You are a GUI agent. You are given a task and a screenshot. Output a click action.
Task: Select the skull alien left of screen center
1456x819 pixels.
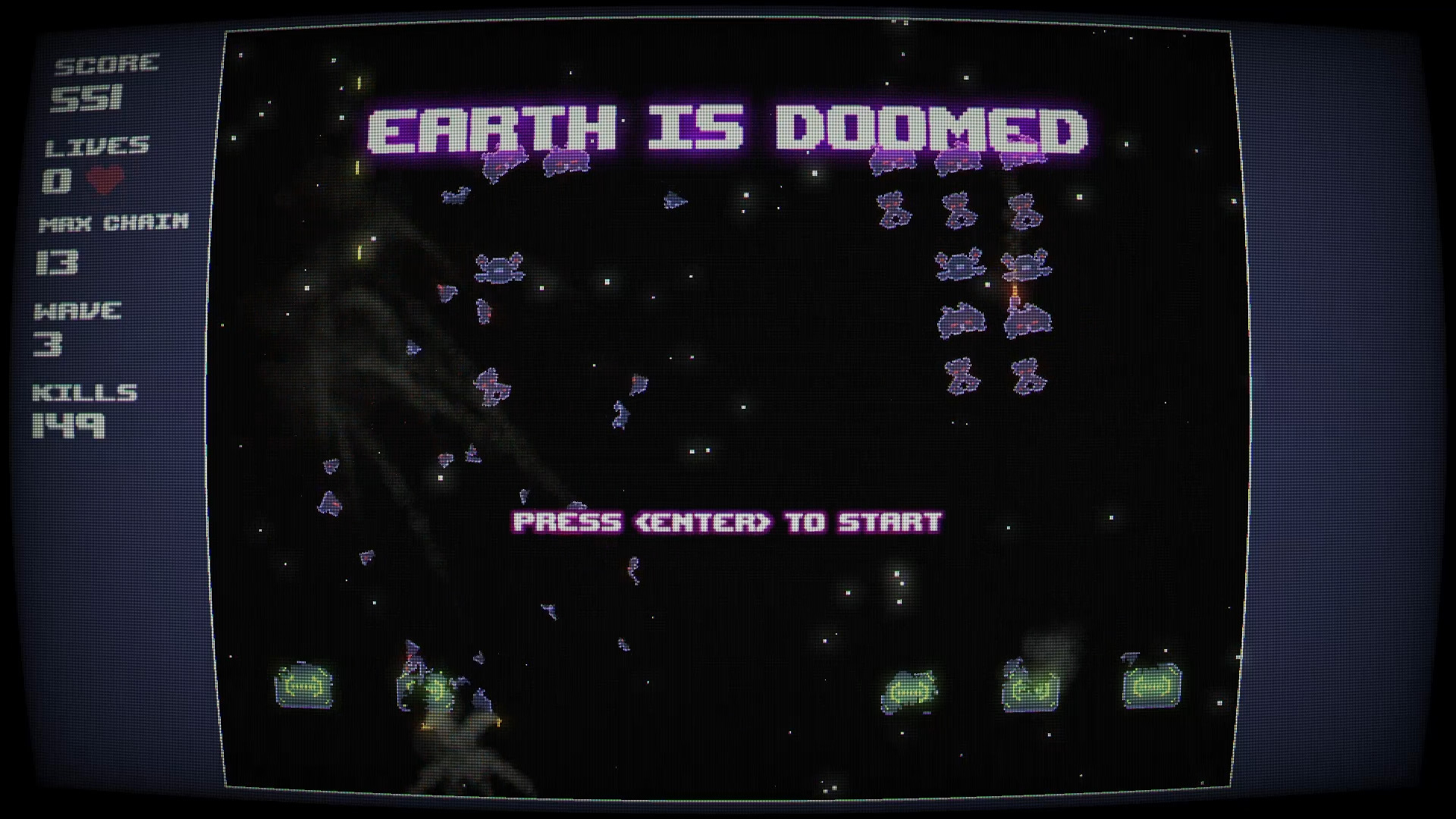[x=501, y=267]
